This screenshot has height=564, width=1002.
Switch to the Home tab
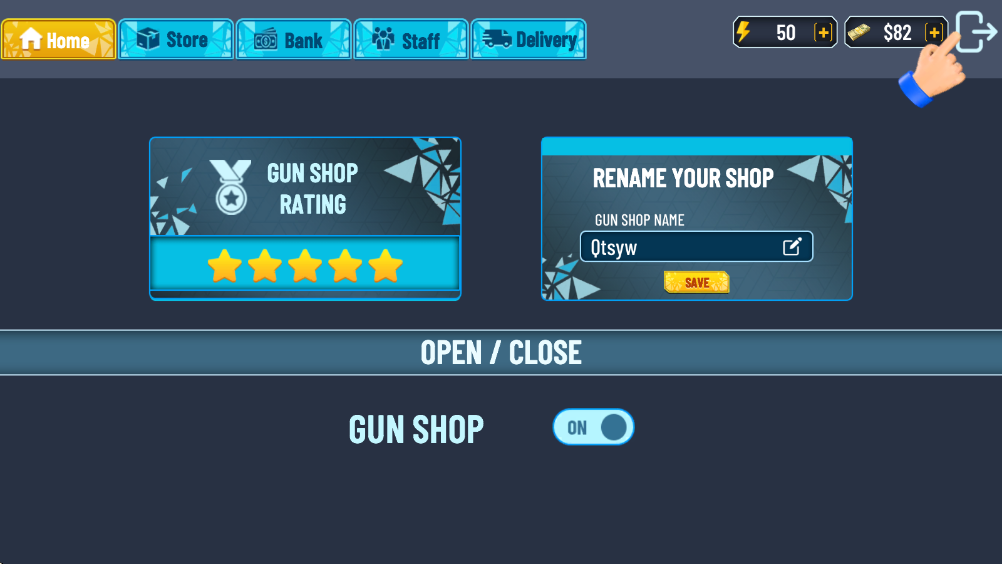tap(58, 40)
